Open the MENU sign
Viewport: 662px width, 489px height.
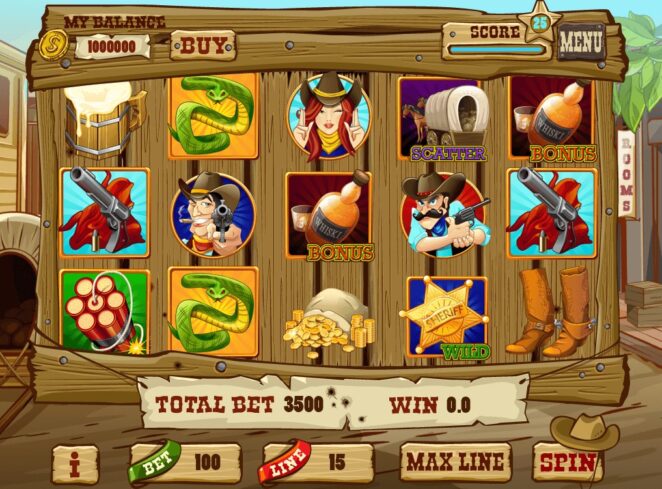[581, 42]
